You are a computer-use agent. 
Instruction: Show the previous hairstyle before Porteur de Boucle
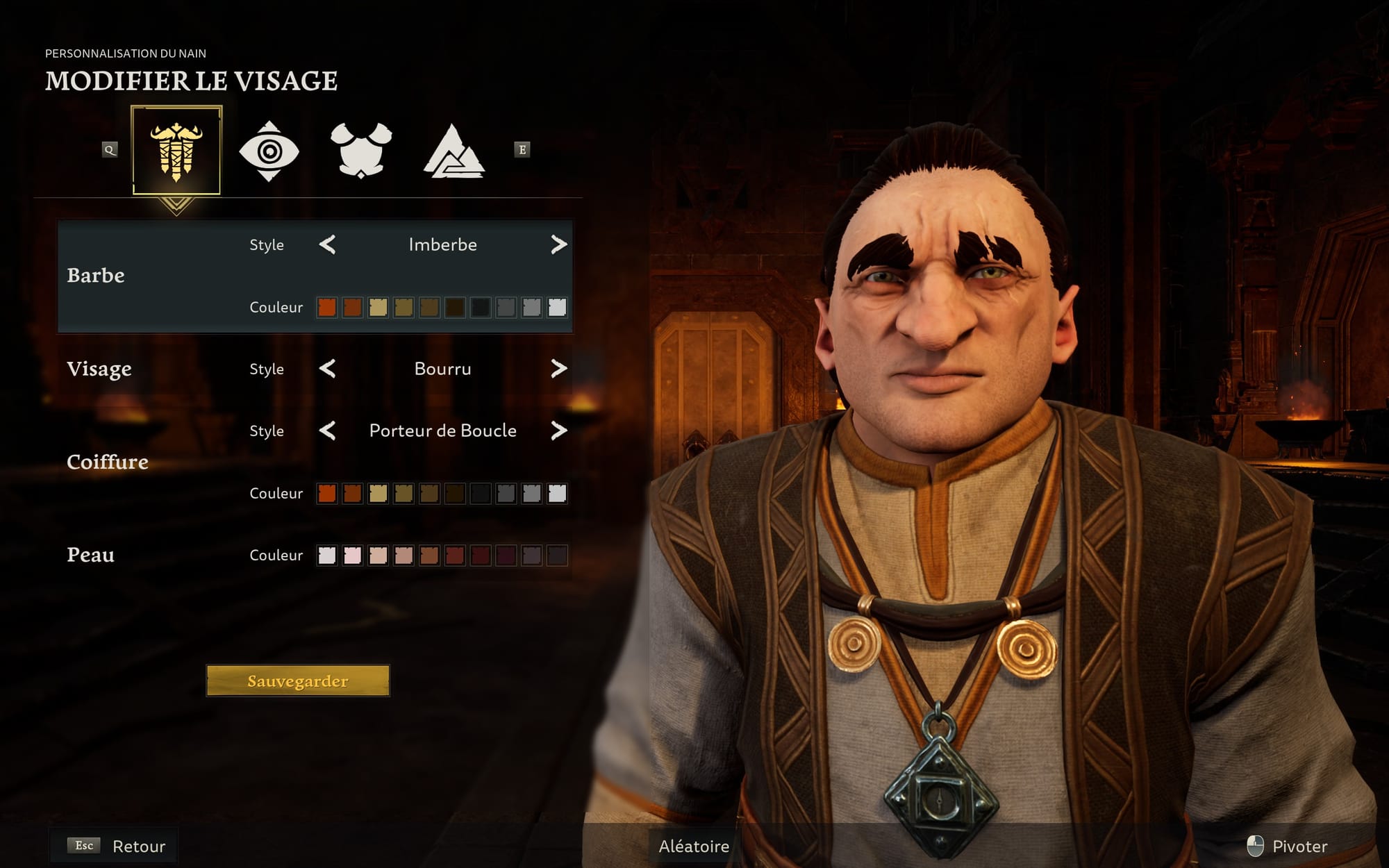(327, 431)
